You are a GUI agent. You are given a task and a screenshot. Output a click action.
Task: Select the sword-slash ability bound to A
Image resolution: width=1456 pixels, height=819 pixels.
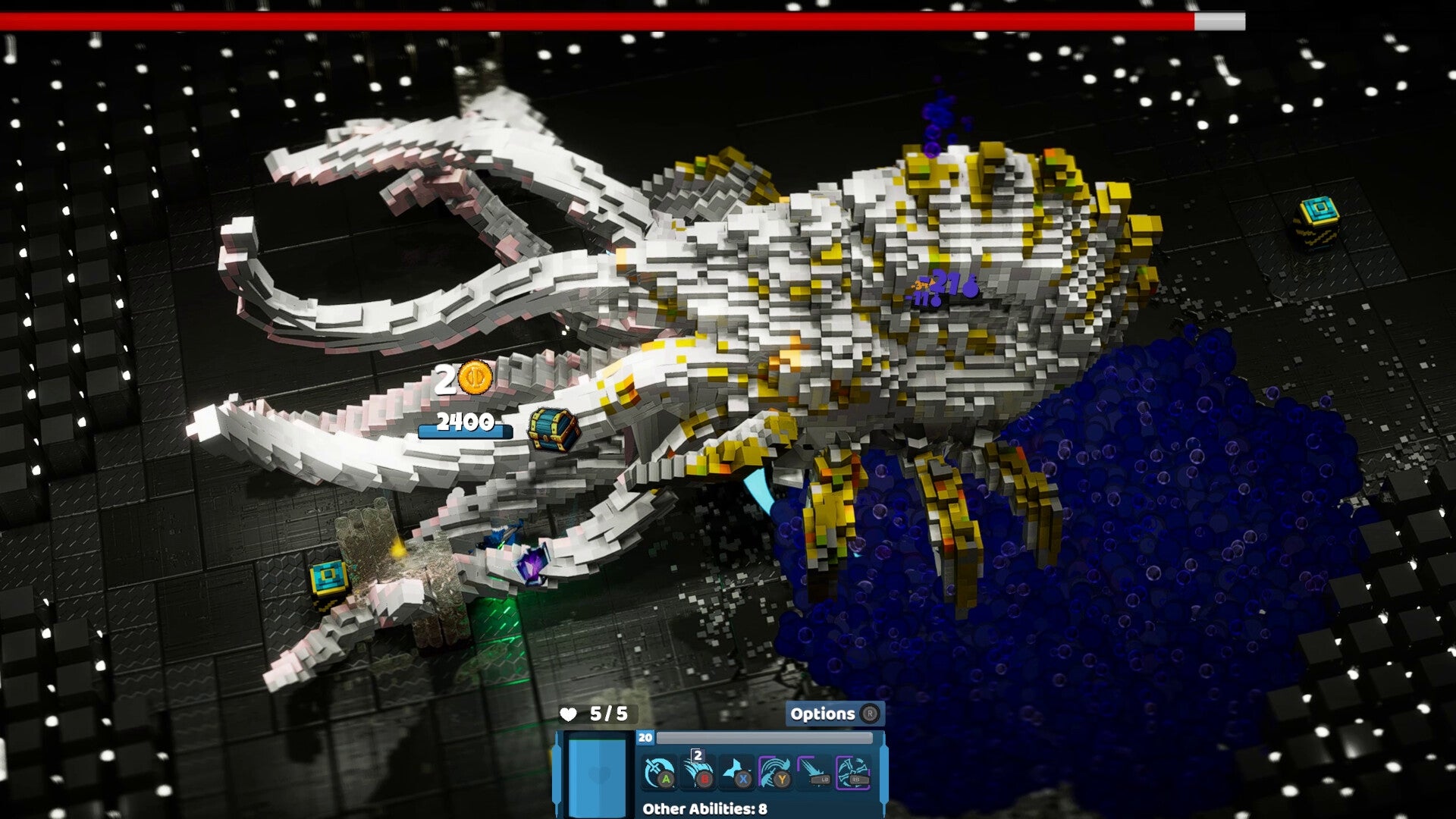pyautogui.click(x=658, y=771)
